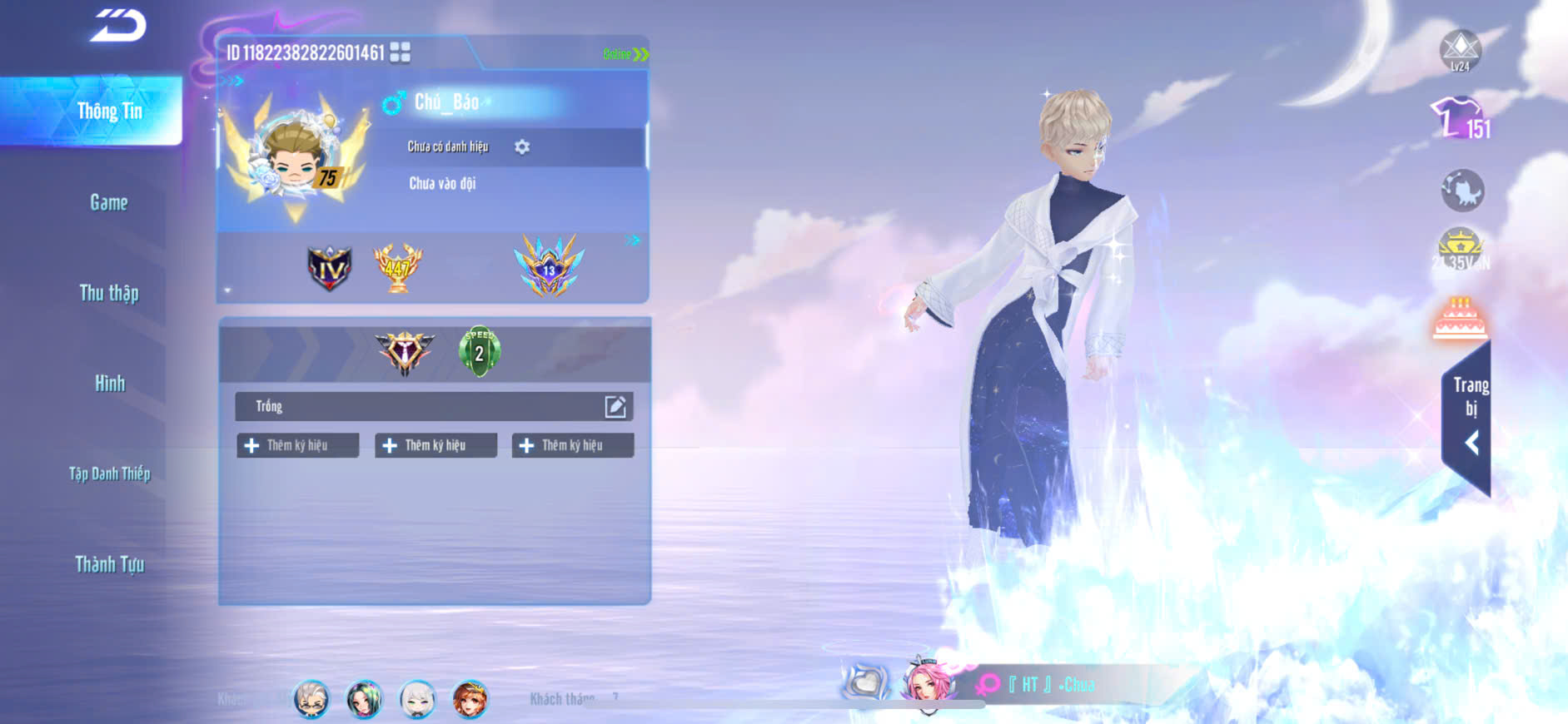
Task: Open the Lv24 diamond badge icon
Action: pyautogui.click(x=1460, y=50)
